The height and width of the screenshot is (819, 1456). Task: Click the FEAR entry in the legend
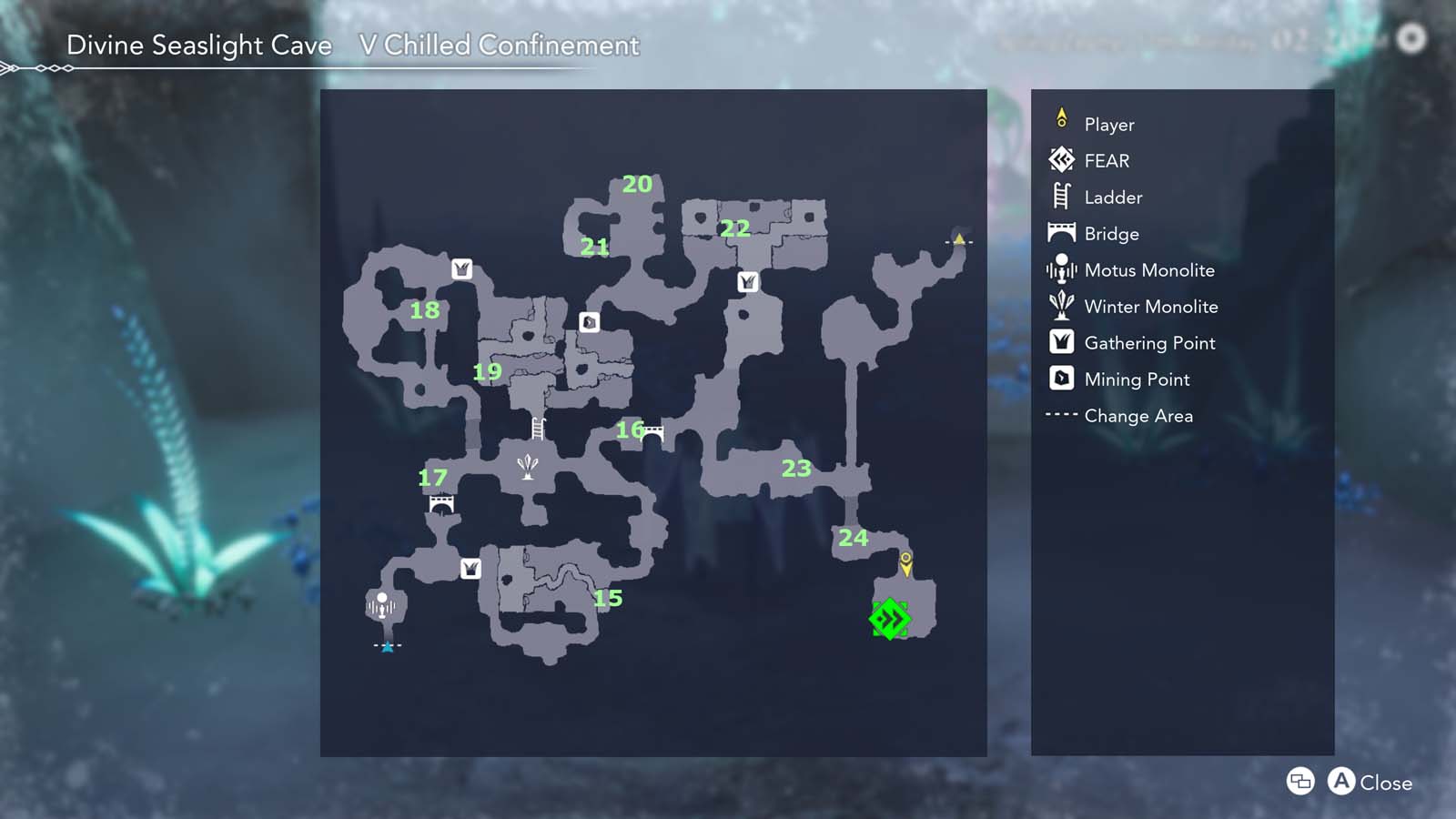[1107, 161]
